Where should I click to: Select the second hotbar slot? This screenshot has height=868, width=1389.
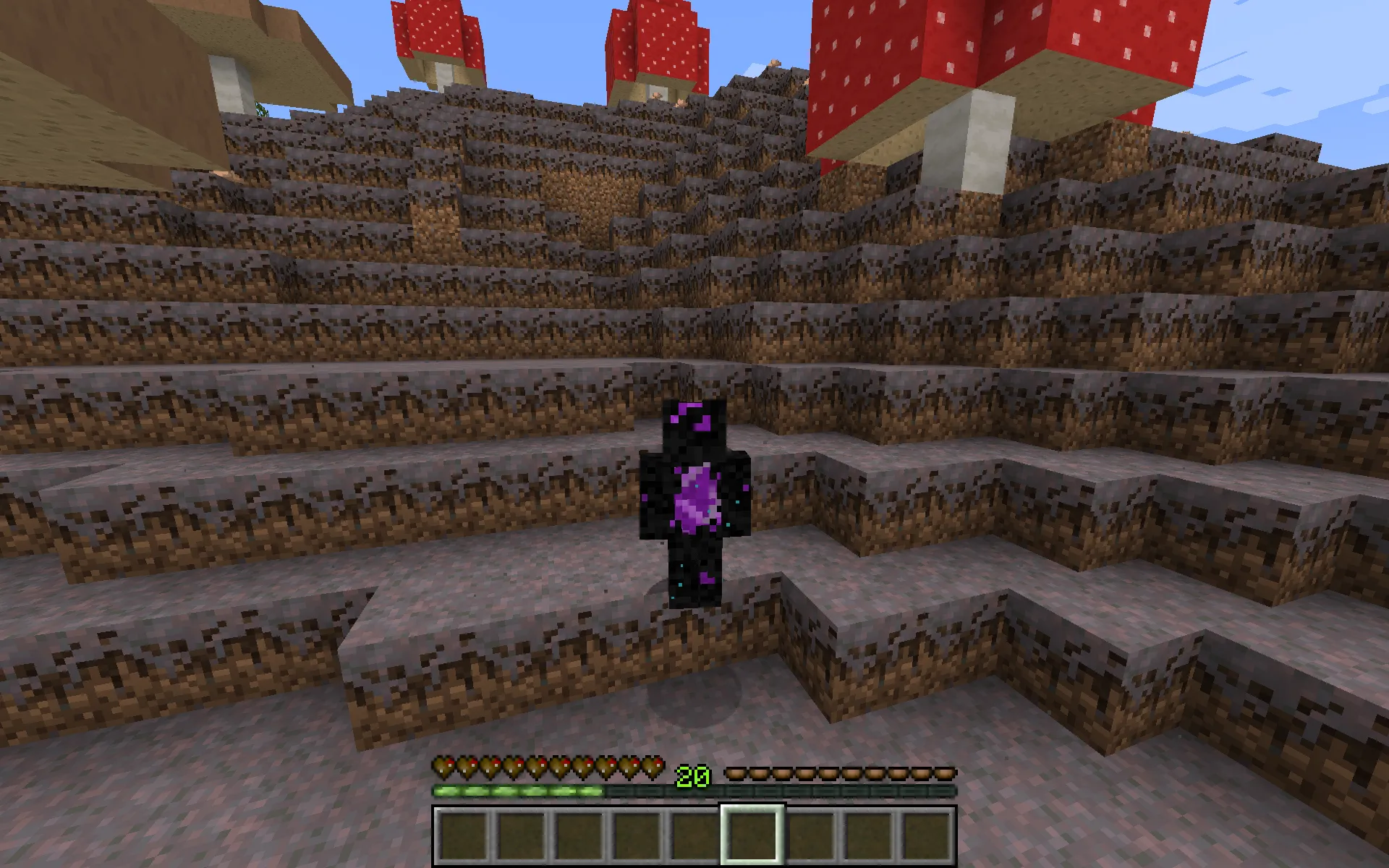(522, 830)
